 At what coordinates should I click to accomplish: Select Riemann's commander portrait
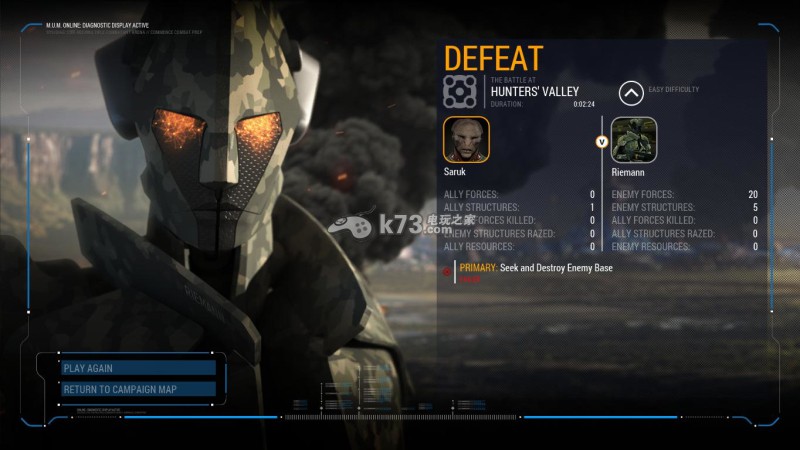(633, 141)
